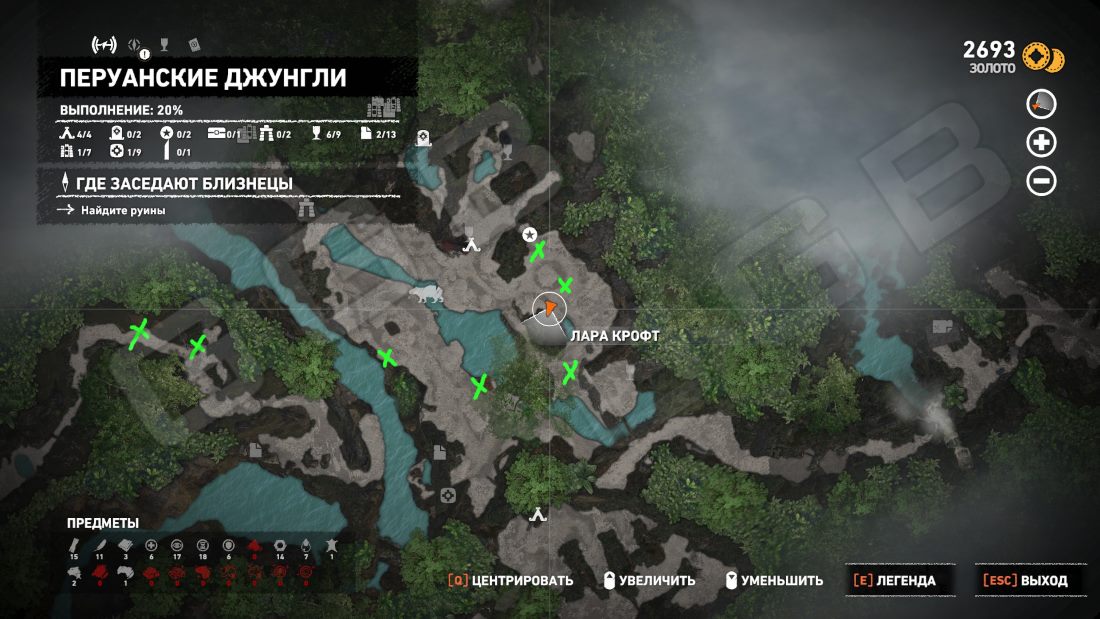Exit the map with ВЫХОД
Image resolution: width=1100 pixels, height=619 pixels.
coord(1025,580)
